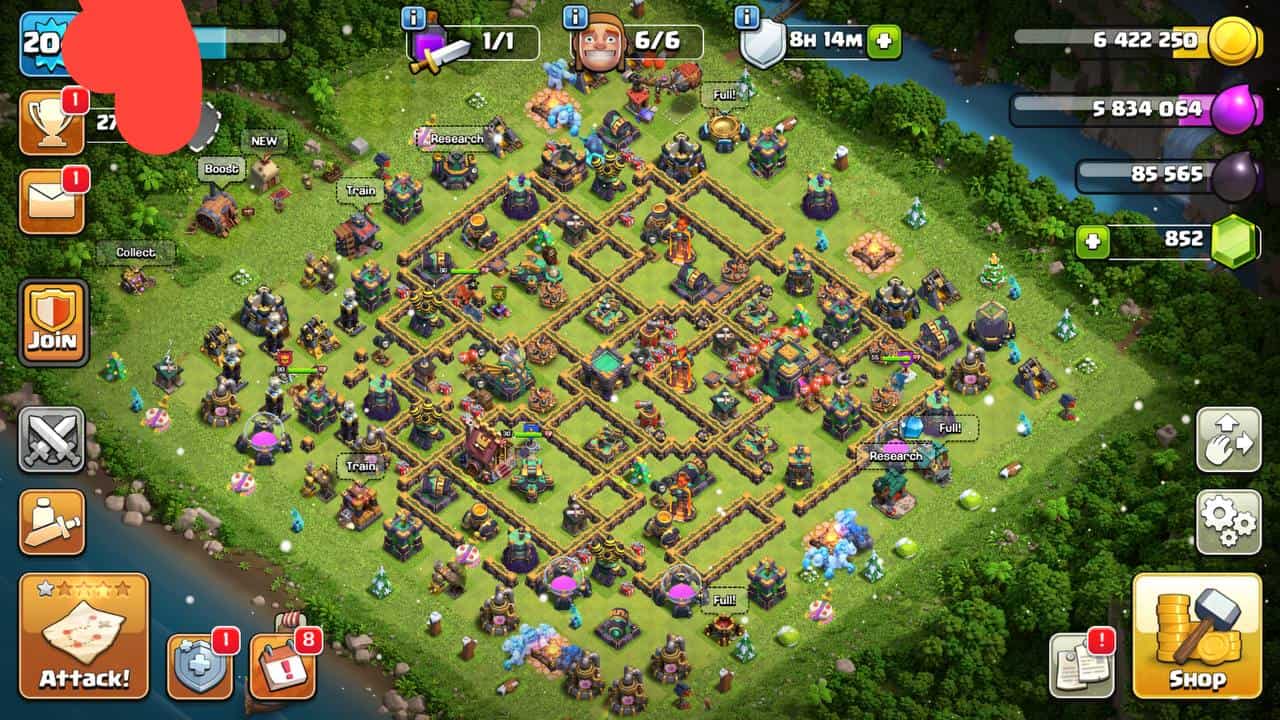Image resolution: width=1280 pixels, height=720 pixels.
Task: Show info for the builder counter
Action: [575, 17]
